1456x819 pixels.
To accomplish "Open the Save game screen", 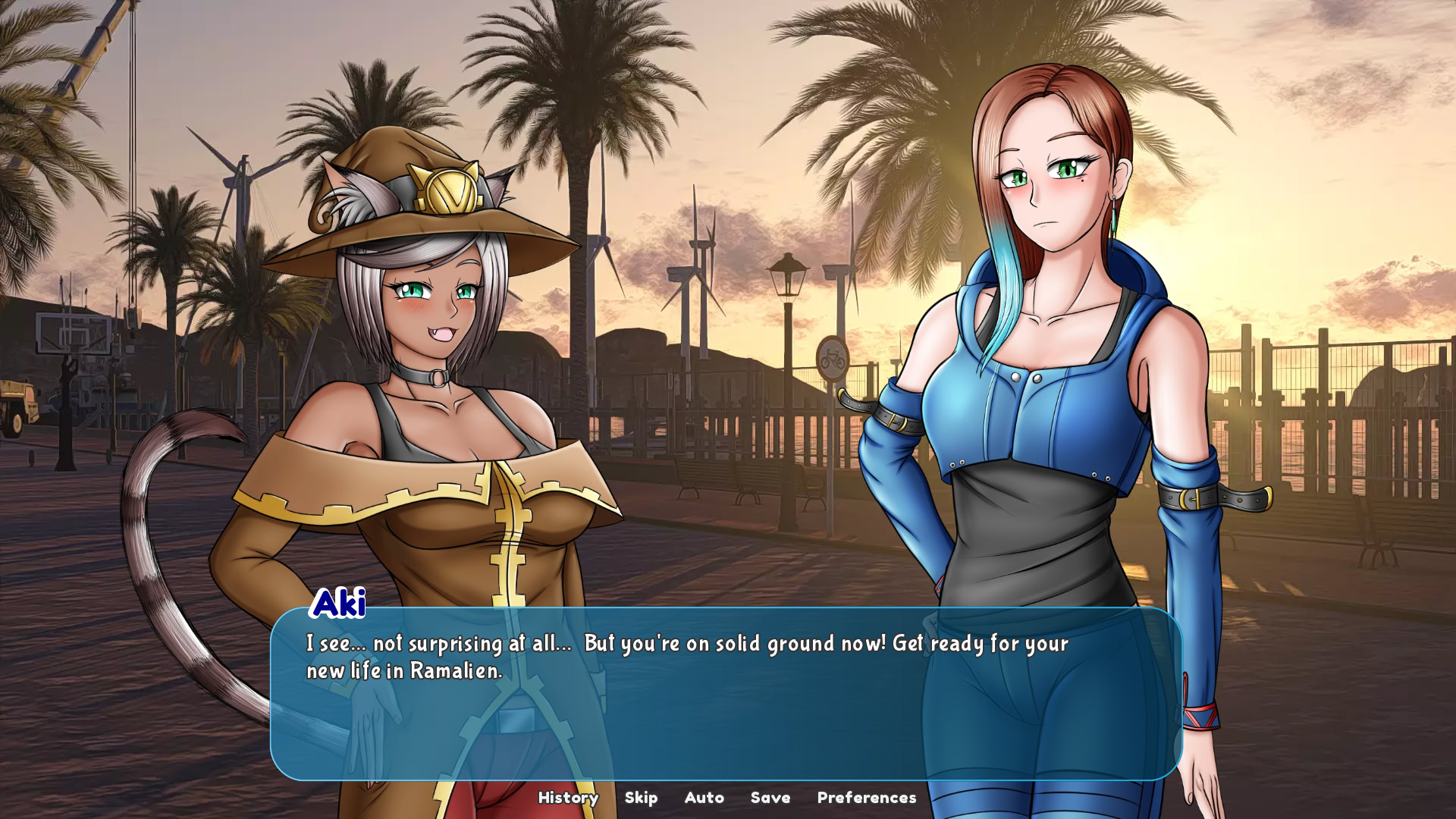I will 770,798.
